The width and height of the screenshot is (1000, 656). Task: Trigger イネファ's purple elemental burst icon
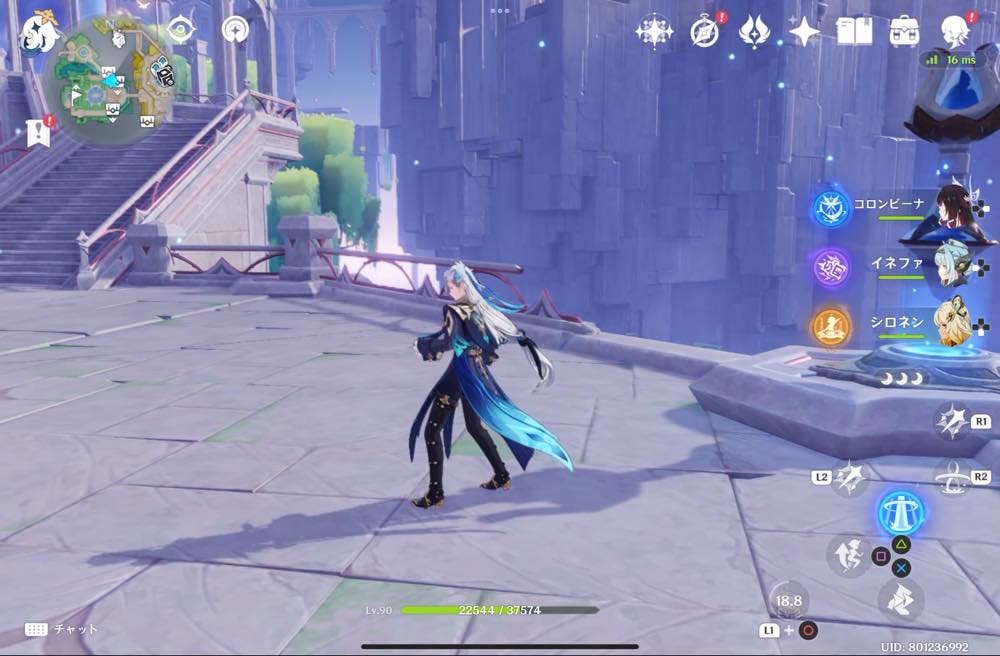click(831, 268)
